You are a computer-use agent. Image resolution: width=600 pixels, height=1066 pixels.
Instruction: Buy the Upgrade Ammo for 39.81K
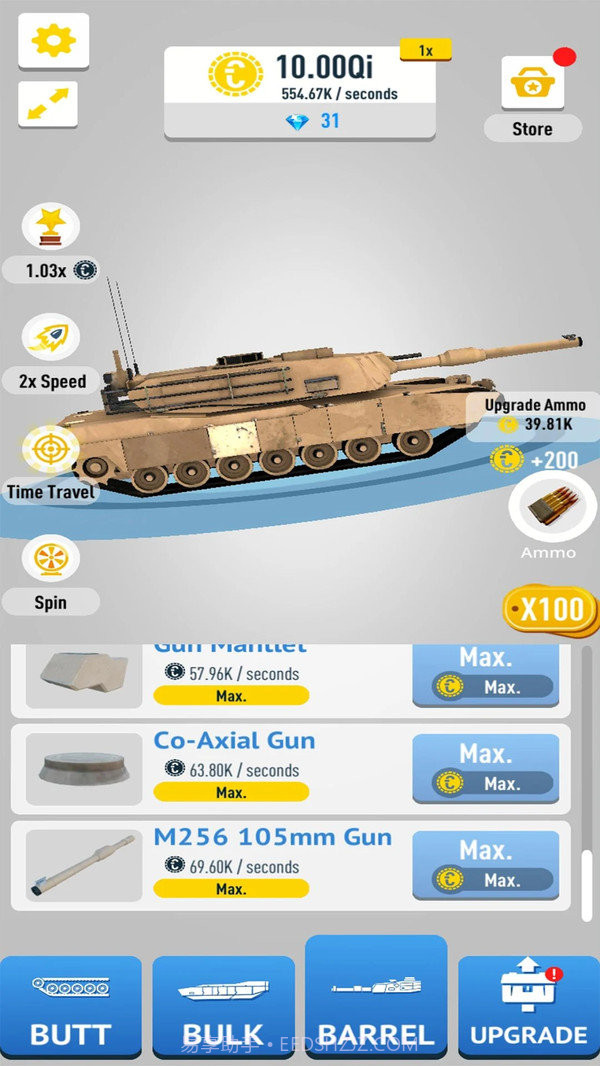tap(535, 415)
